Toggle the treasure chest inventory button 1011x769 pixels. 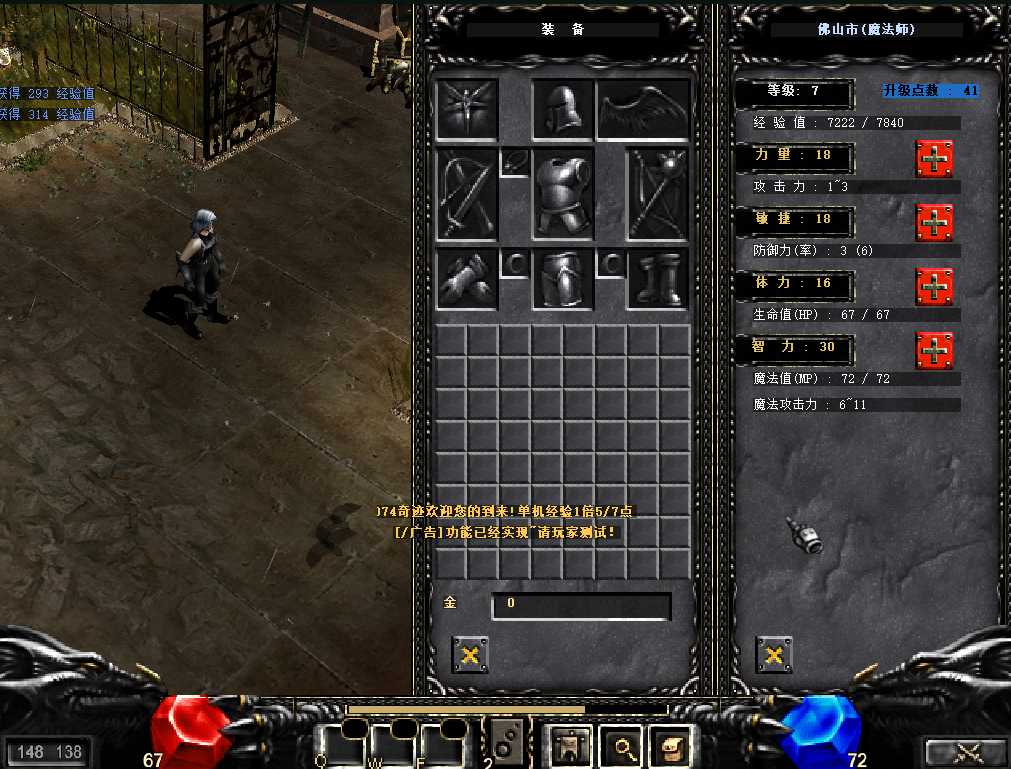click(672, 745)
